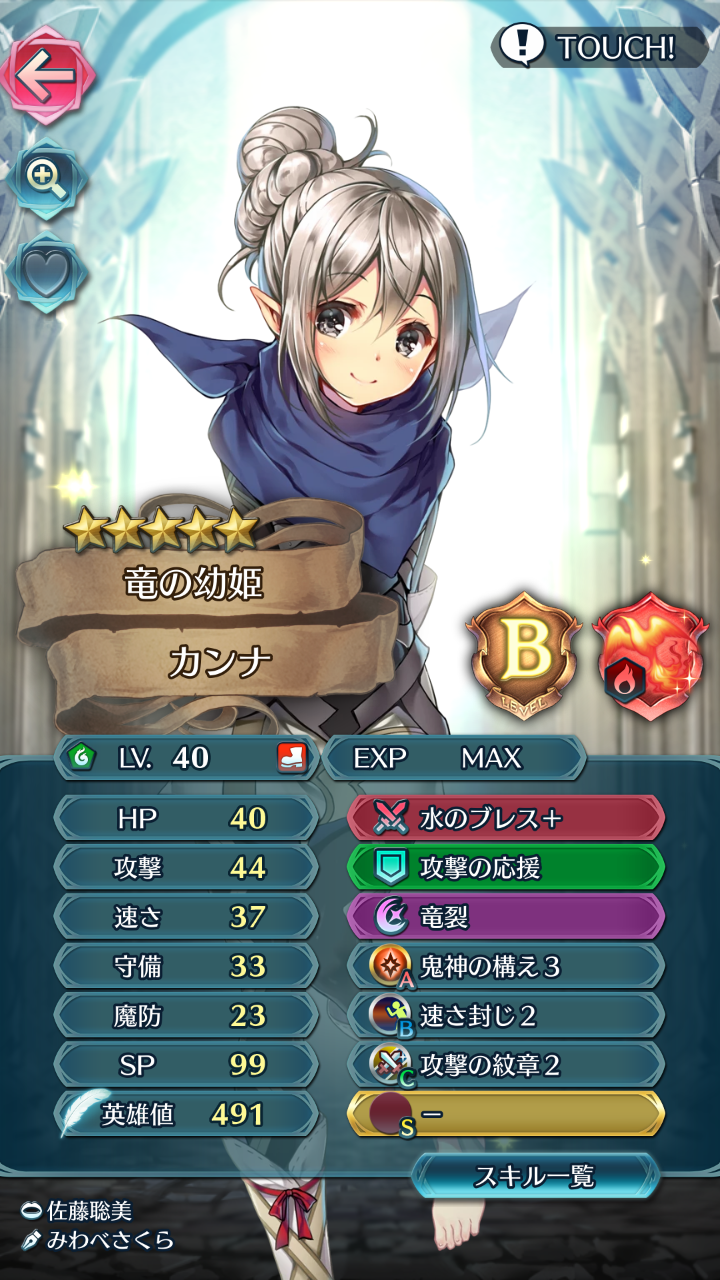
Task: Tap the SP 99 row
Action: pos(186,1065)
